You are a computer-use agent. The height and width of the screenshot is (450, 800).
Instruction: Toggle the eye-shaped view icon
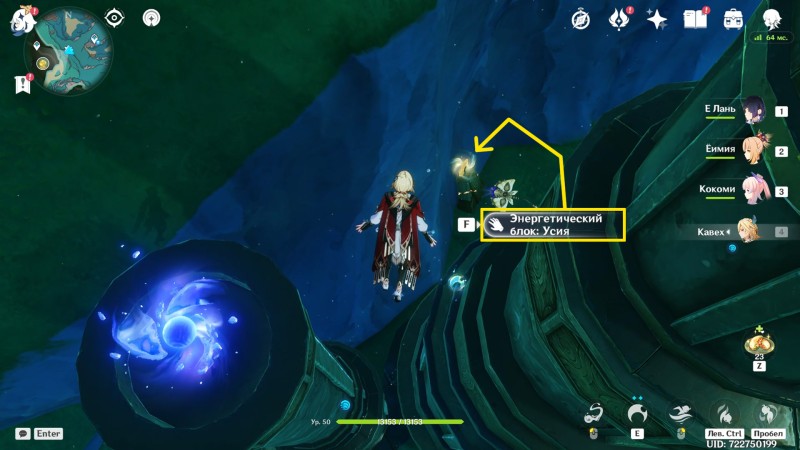[x=115, y=18]
